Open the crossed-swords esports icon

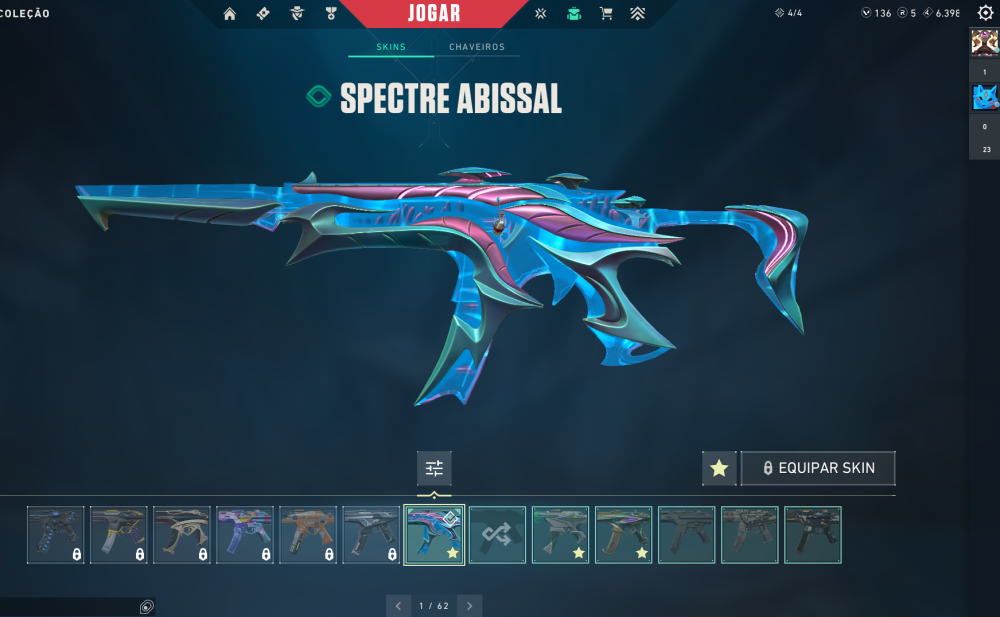pyautogui.click(x=541, y=14)
